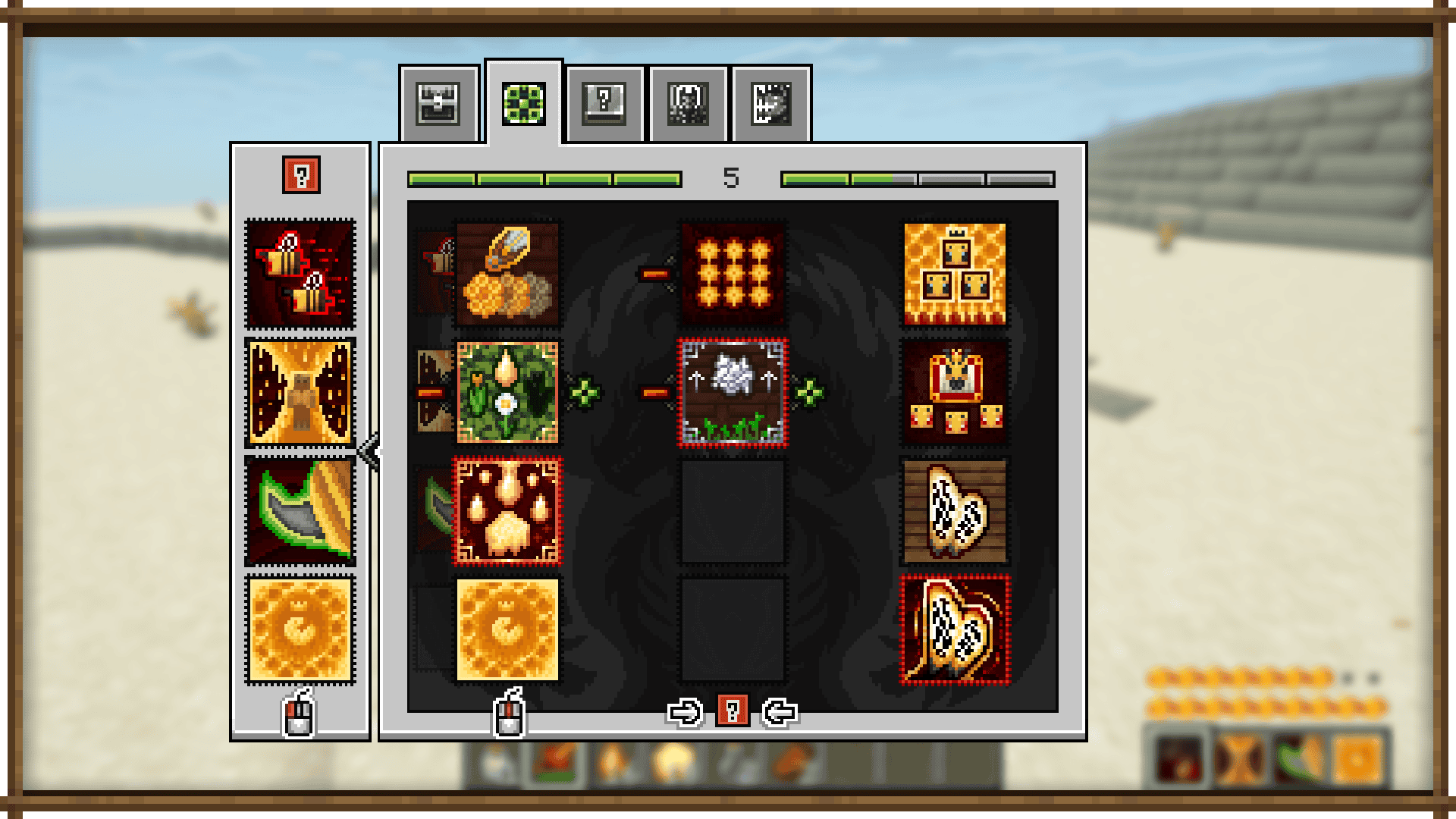Choose the three crowned honey blocks tile
The height and width of the screenshot is (819, 1456).
[x=955, y=274]
